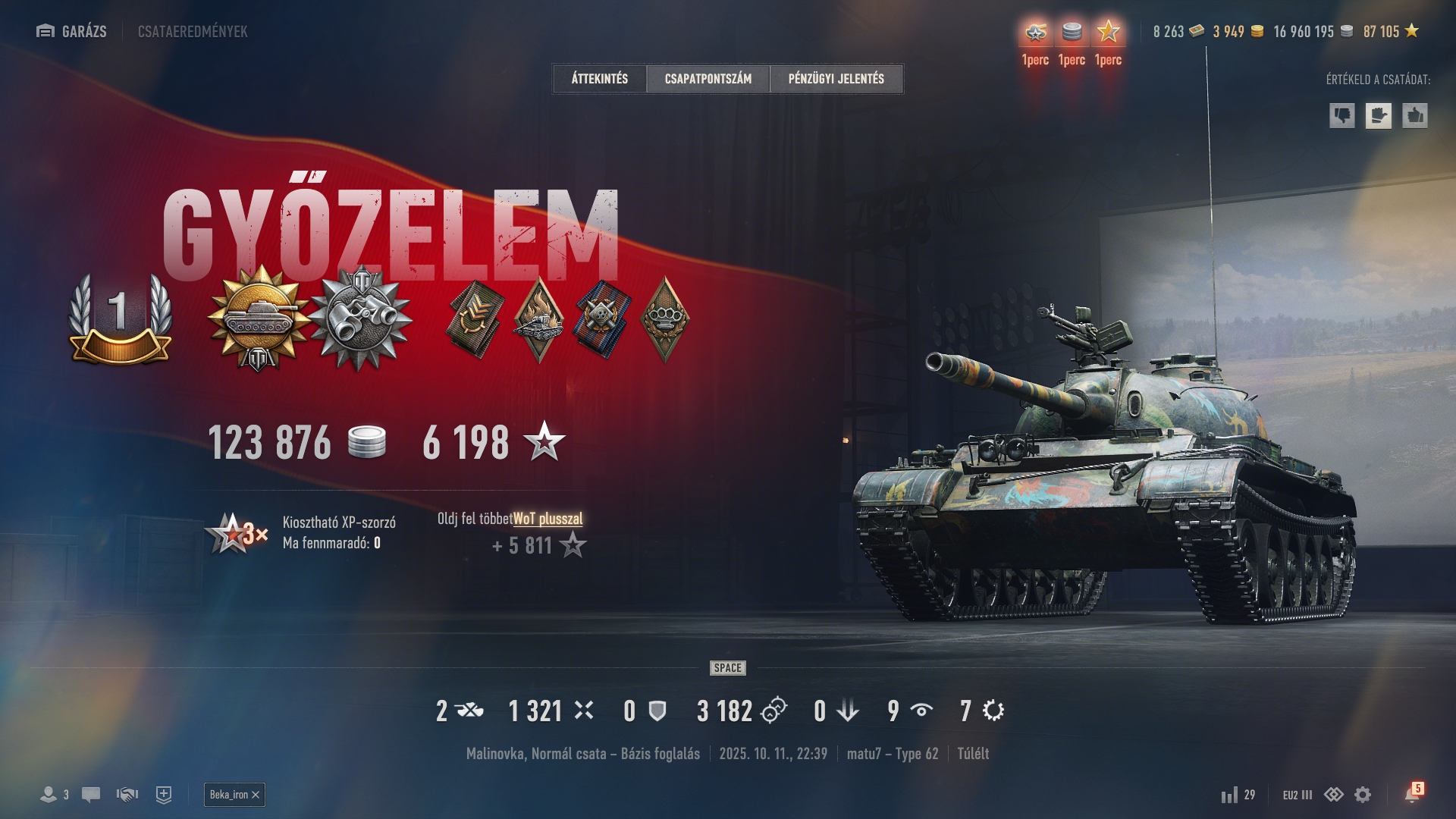The width and height of the screenshot is (1456, 819).
Task: Open the chat channels speech bubble
Action: (x=91, y=795)
